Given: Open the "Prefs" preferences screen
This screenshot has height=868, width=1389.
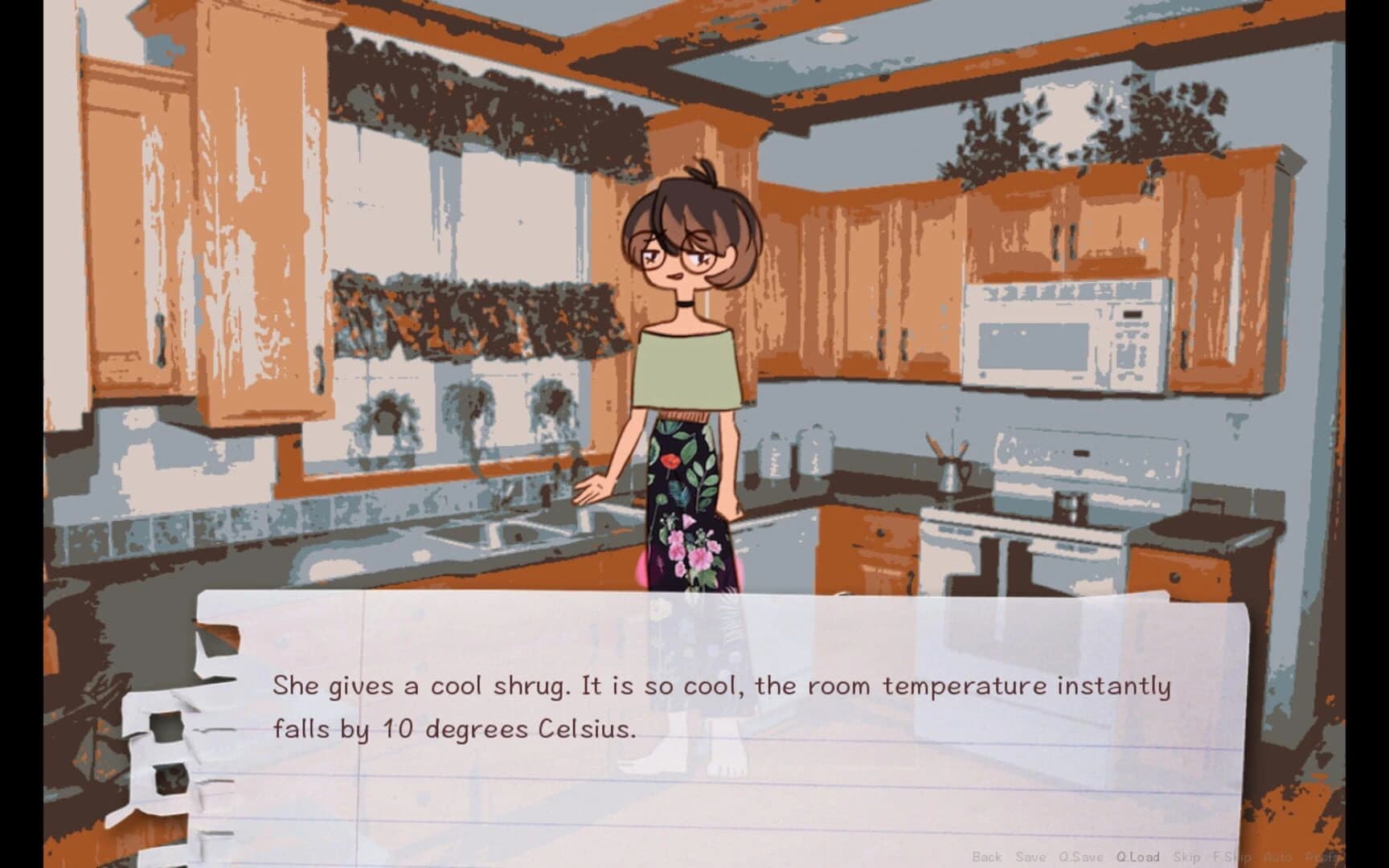Looking at the screenshot, I should point(1321,856).
